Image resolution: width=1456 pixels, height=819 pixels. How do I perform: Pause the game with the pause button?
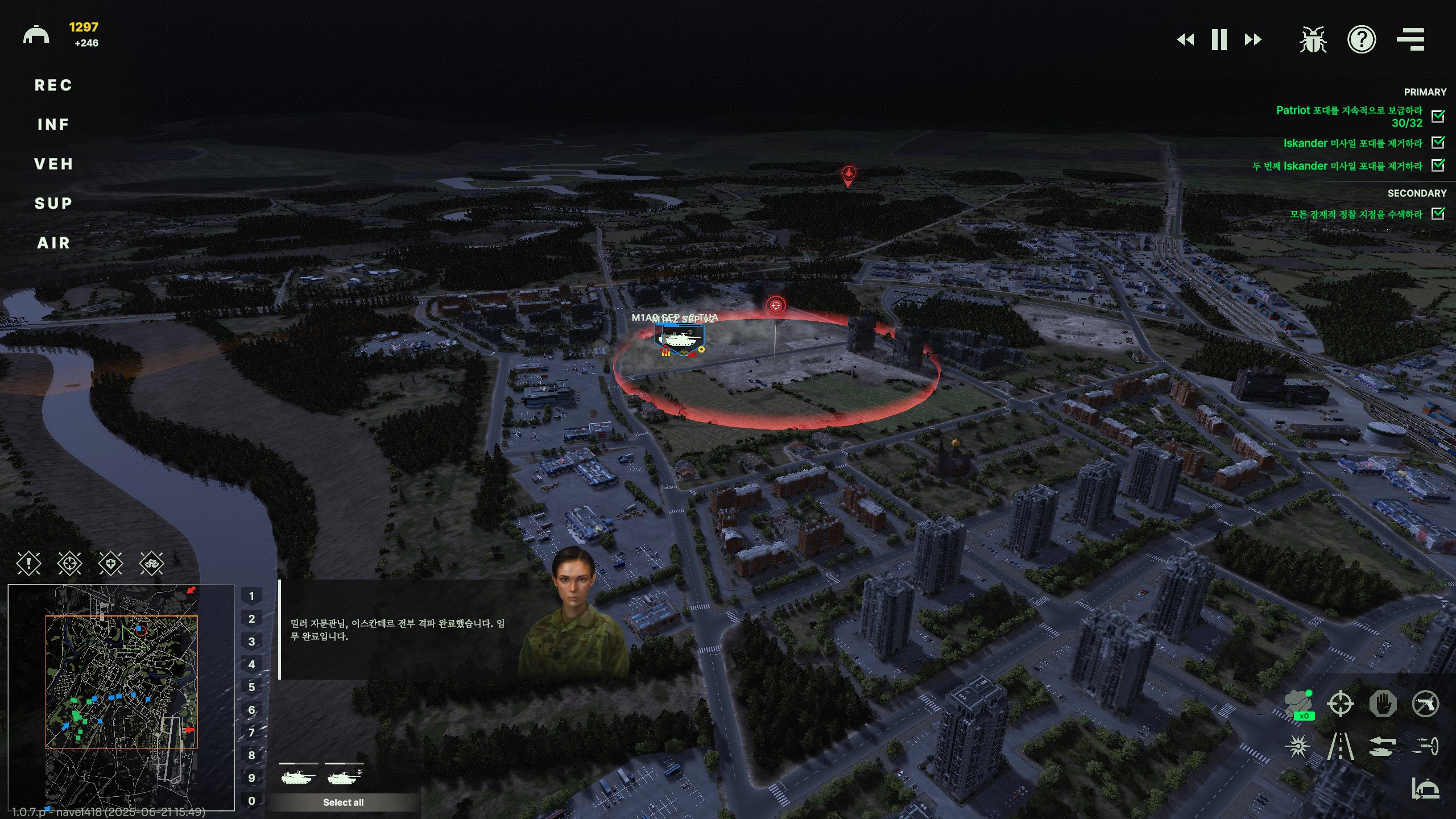click(x=1219, y=40)
